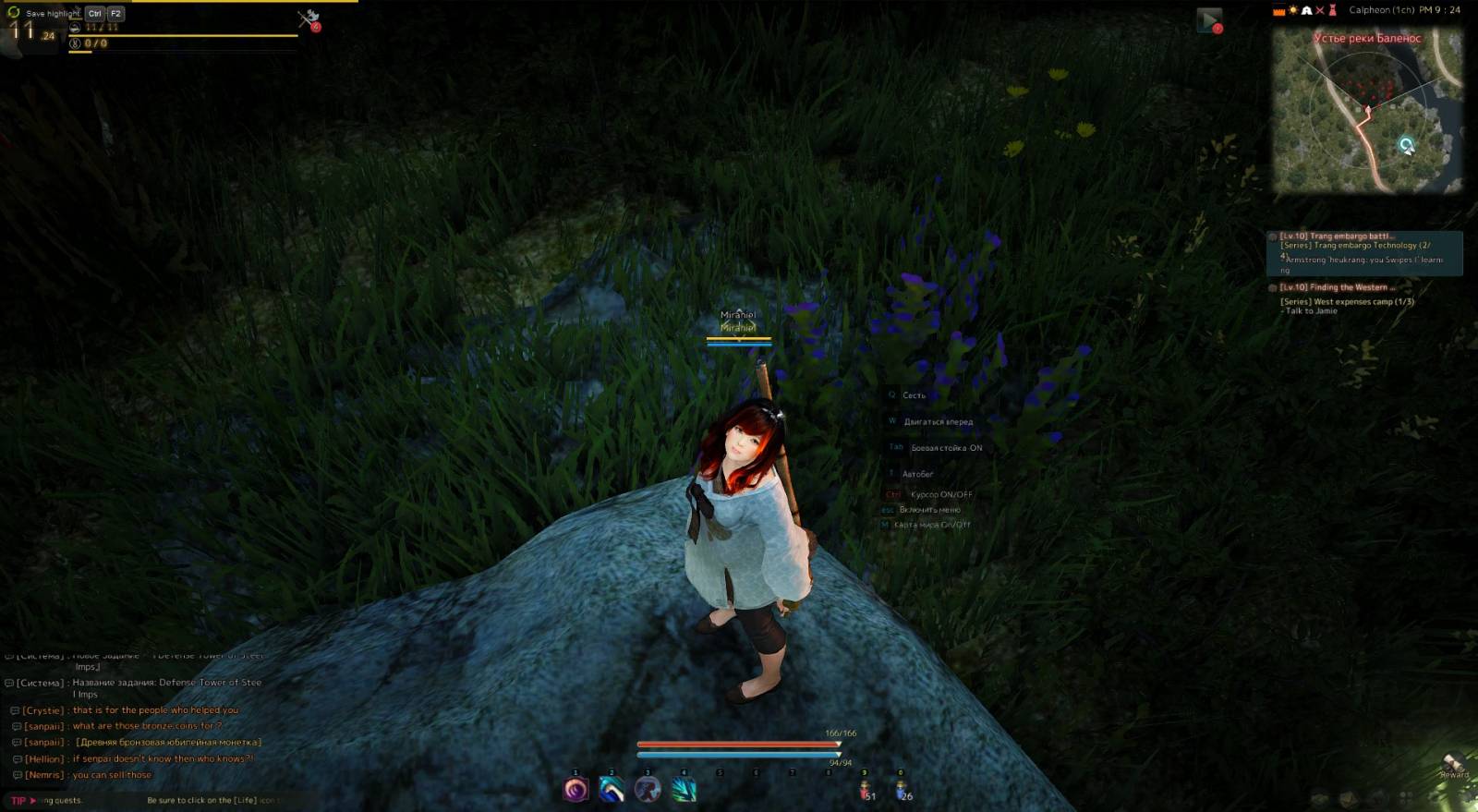Screen dimensions: 1478x812
Task: Click the green Save highlight overlay icon
Action: 13,12
